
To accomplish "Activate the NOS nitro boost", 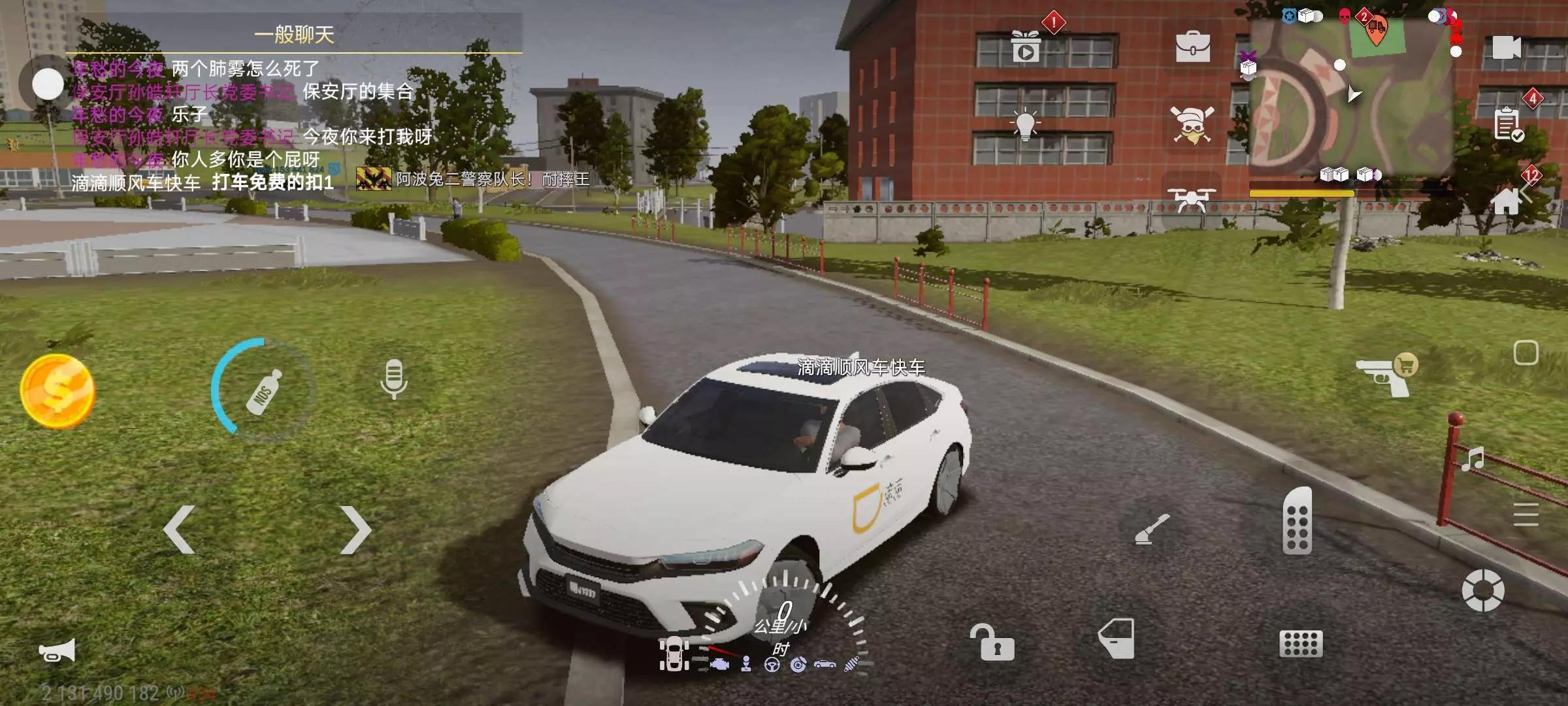I will (x=263, y=390).
